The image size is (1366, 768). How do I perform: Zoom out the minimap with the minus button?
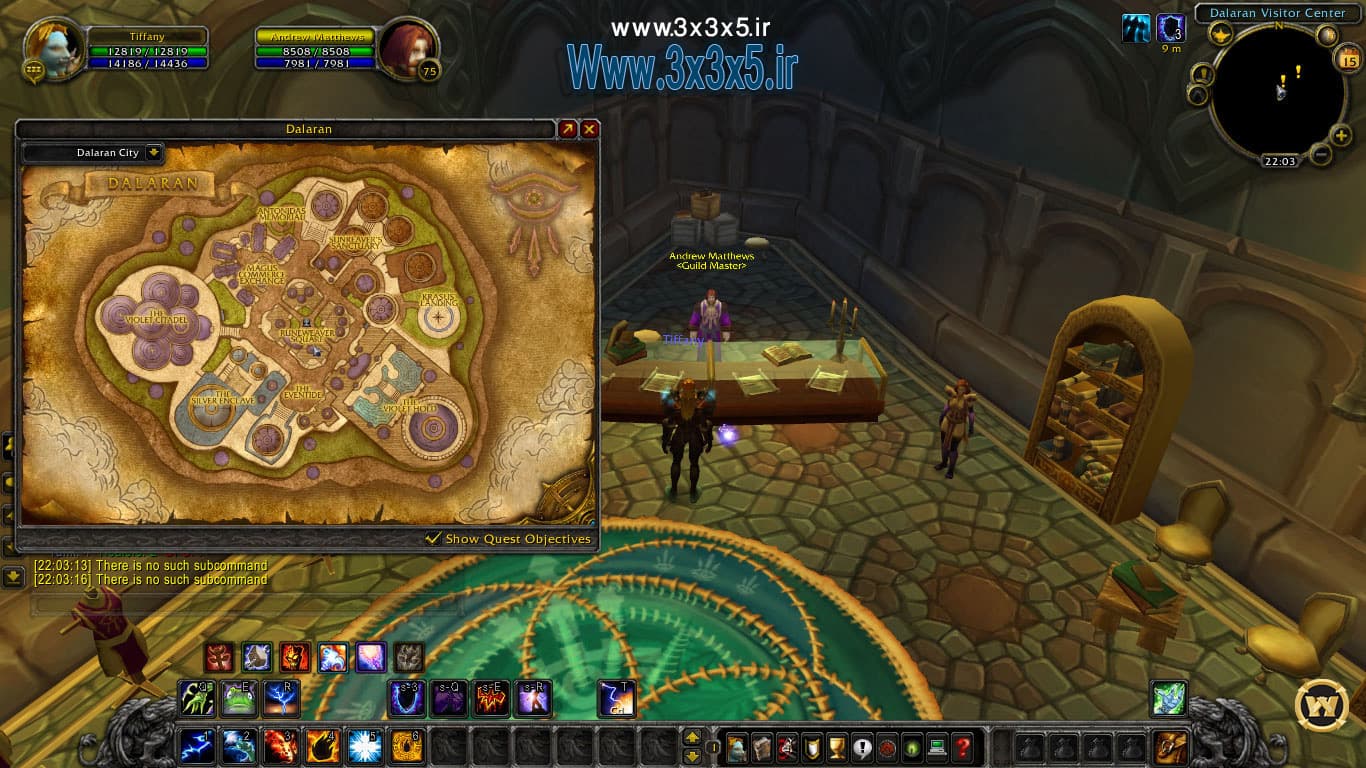1320,152
